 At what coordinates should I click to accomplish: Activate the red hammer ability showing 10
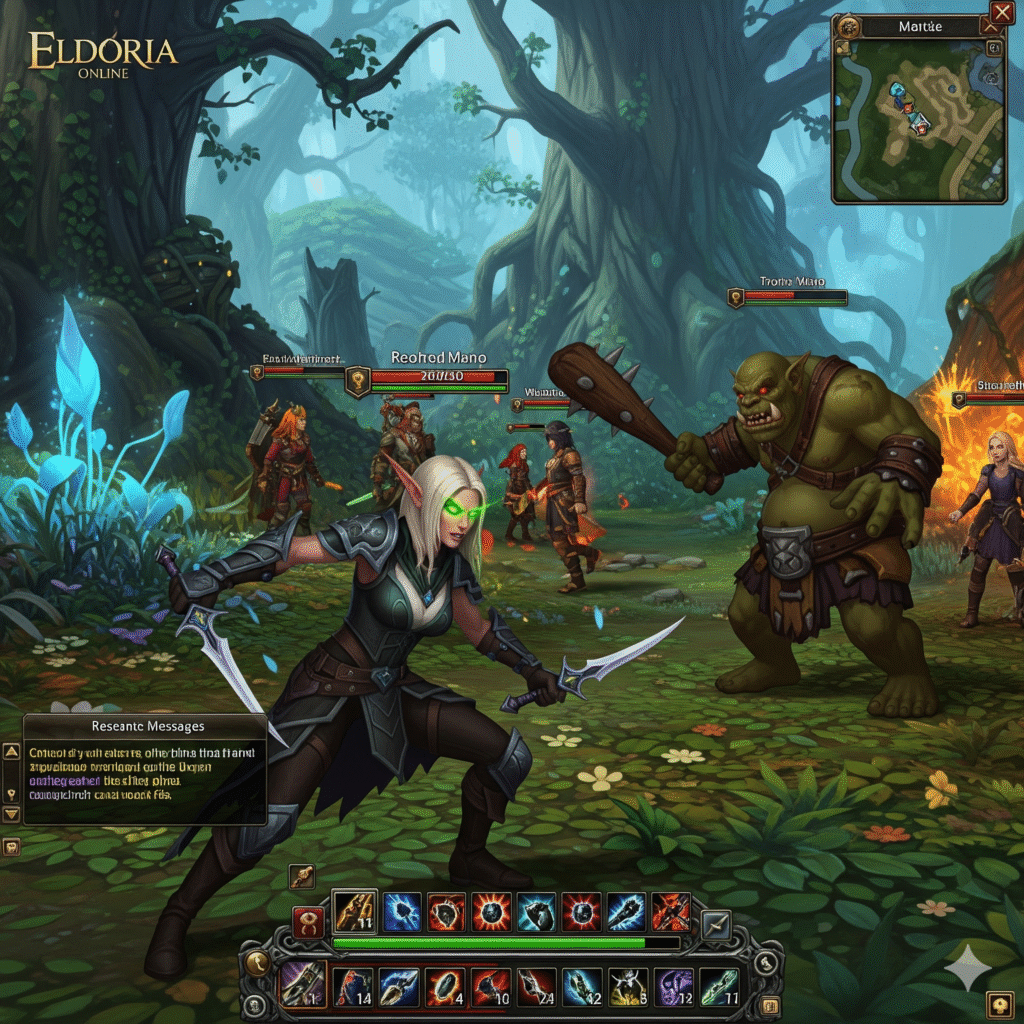[x=489, y=986]
